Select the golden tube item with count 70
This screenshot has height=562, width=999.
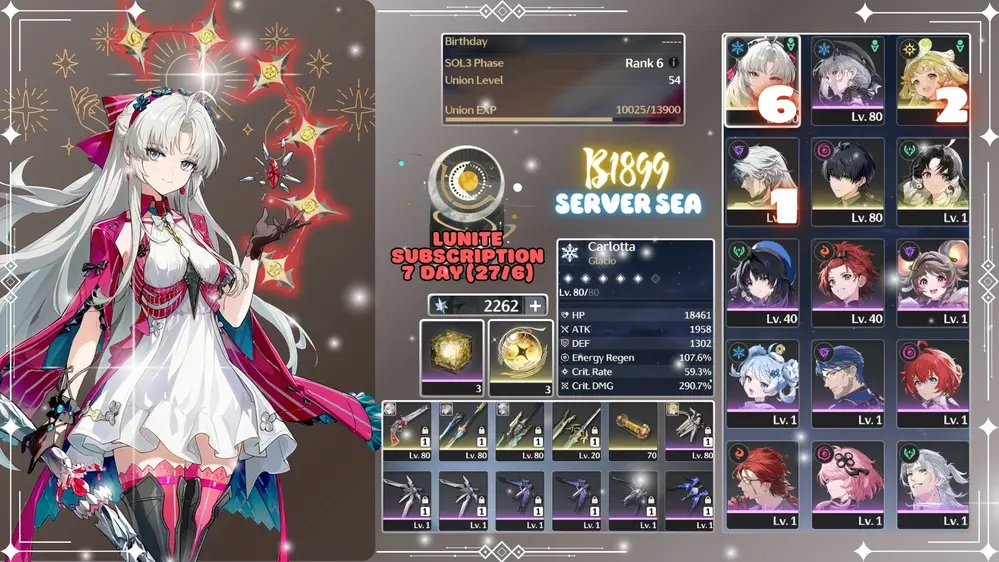pyautogui.click(x=633, y=431)
